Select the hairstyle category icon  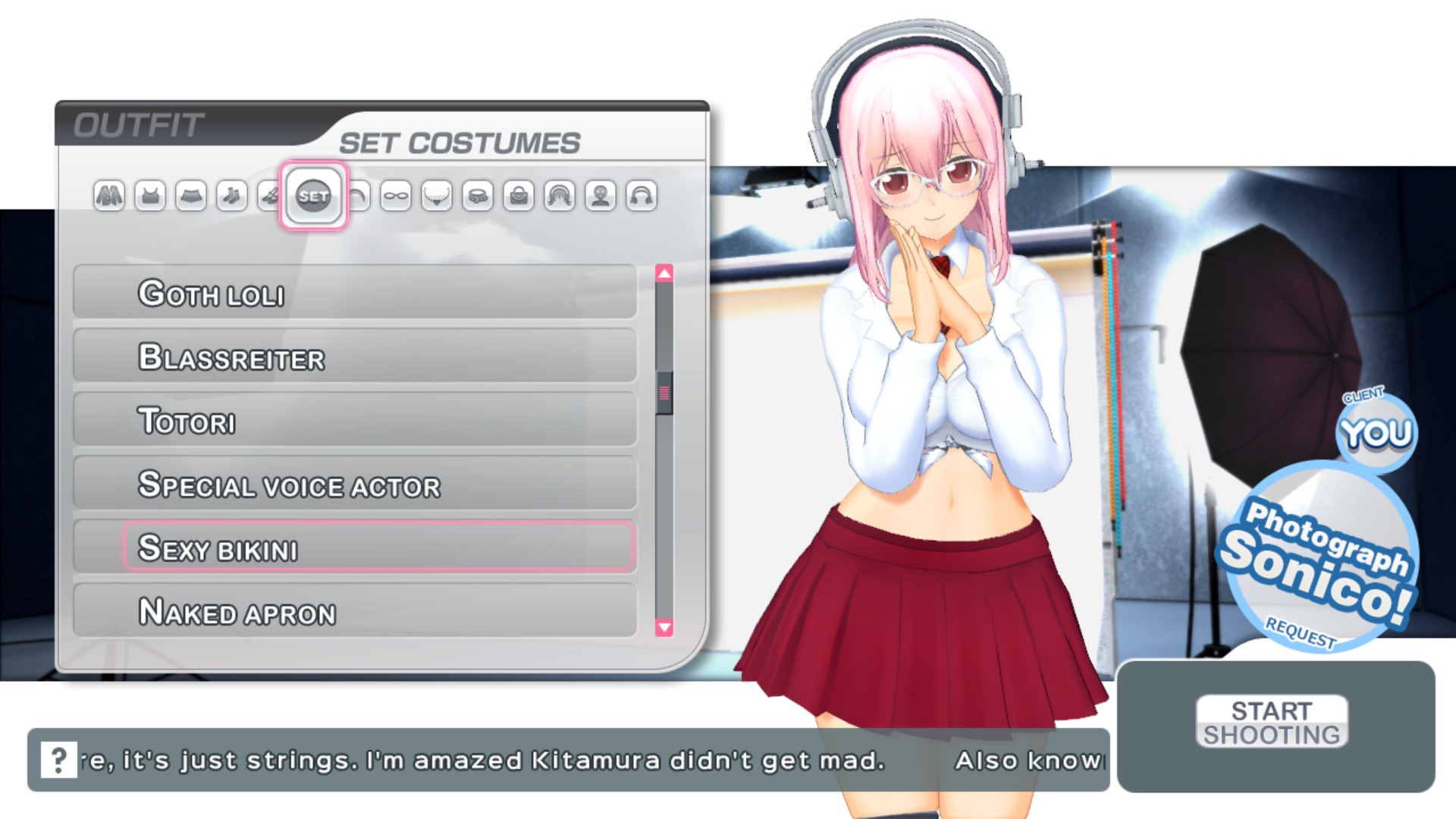tap(558, 197)
